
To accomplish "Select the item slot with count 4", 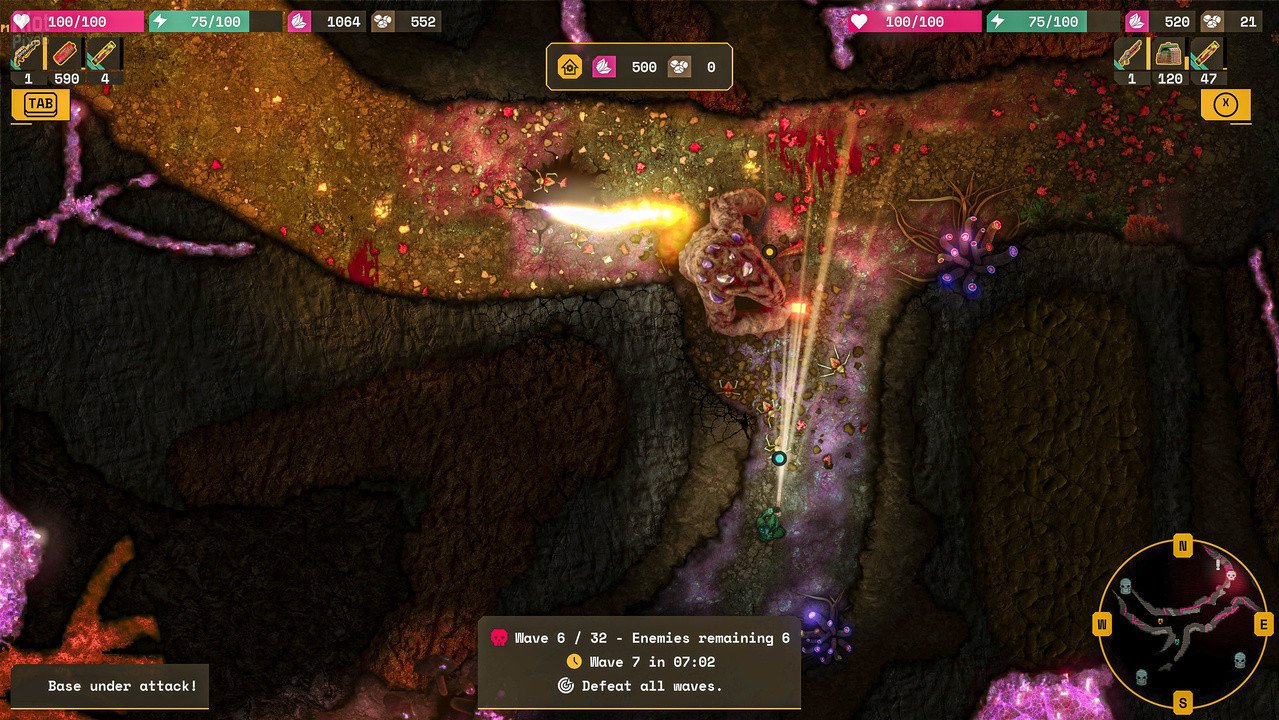I will pyautogui.click(x=103, y=56).
